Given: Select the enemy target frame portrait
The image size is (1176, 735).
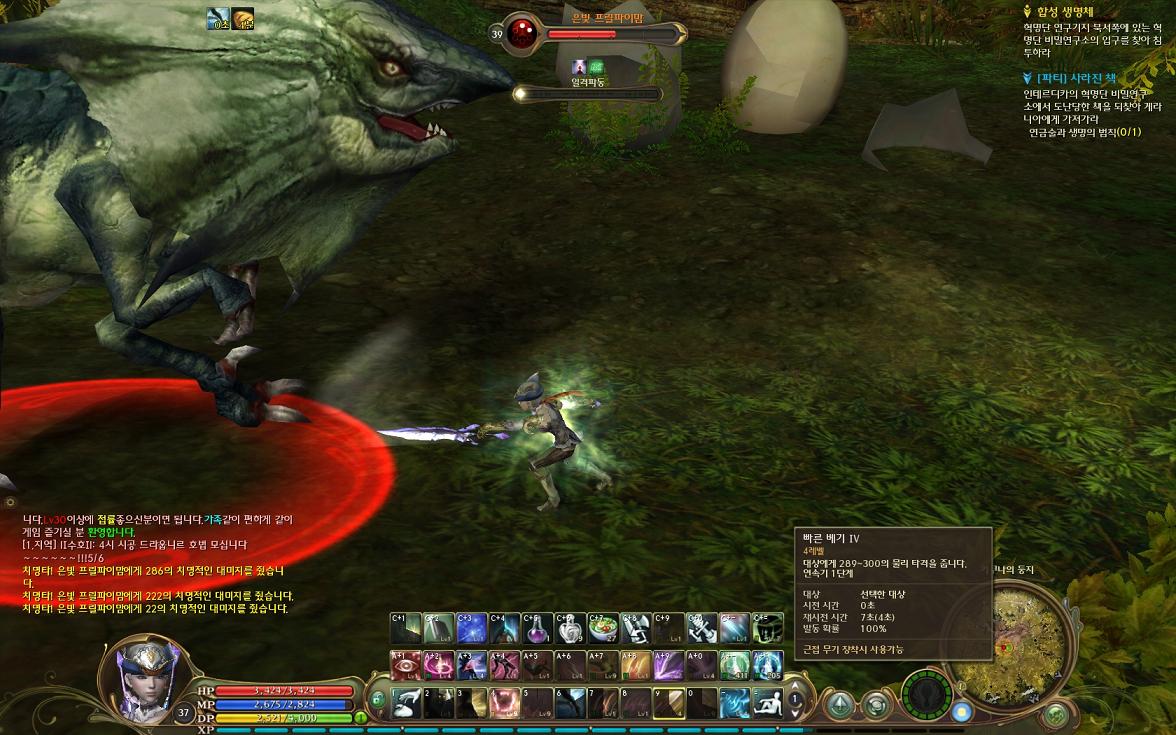Looking at the screenshot, I should click(x=522, y=33).
